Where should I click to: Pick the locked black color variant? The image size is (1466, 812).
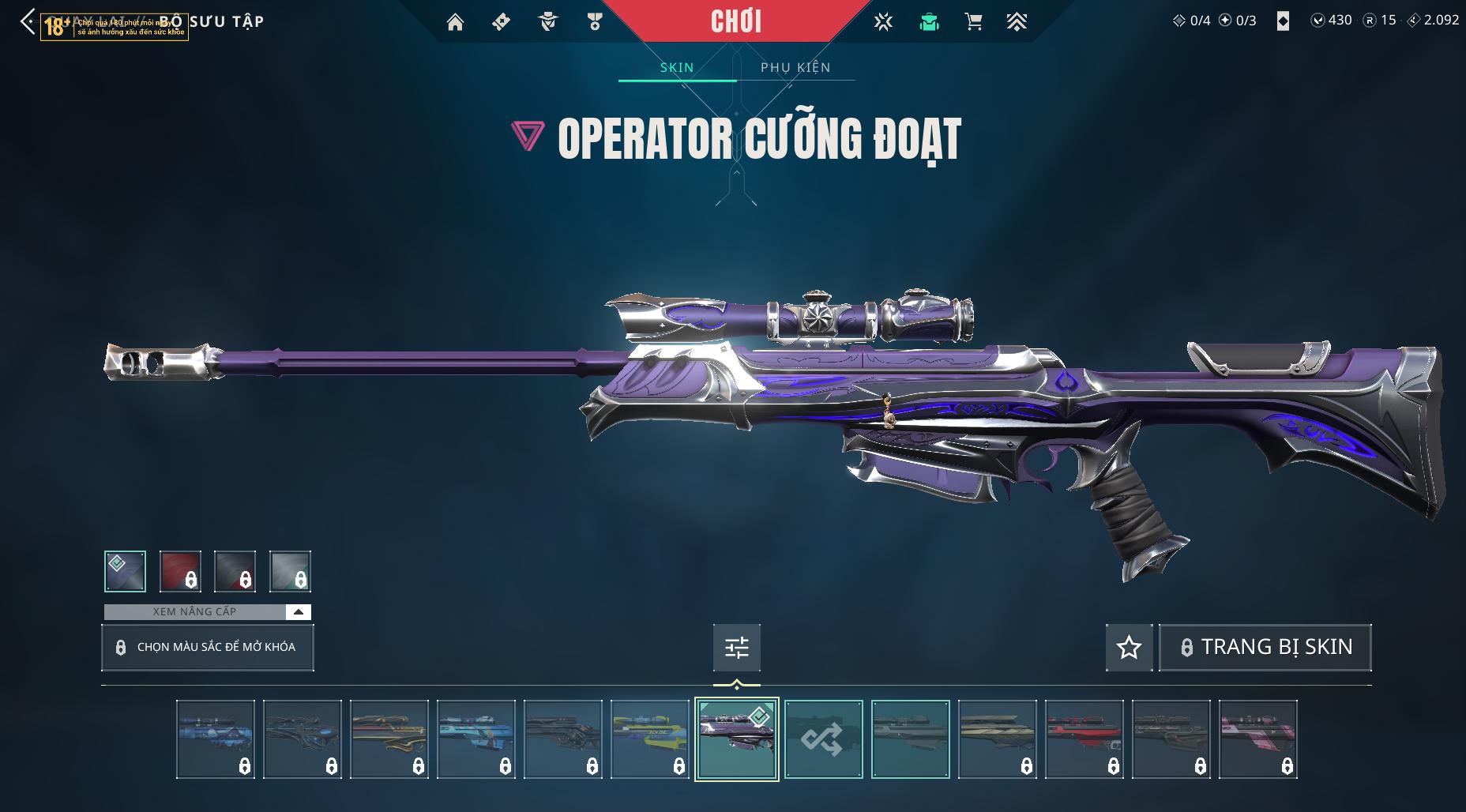[x=235, y=571]
